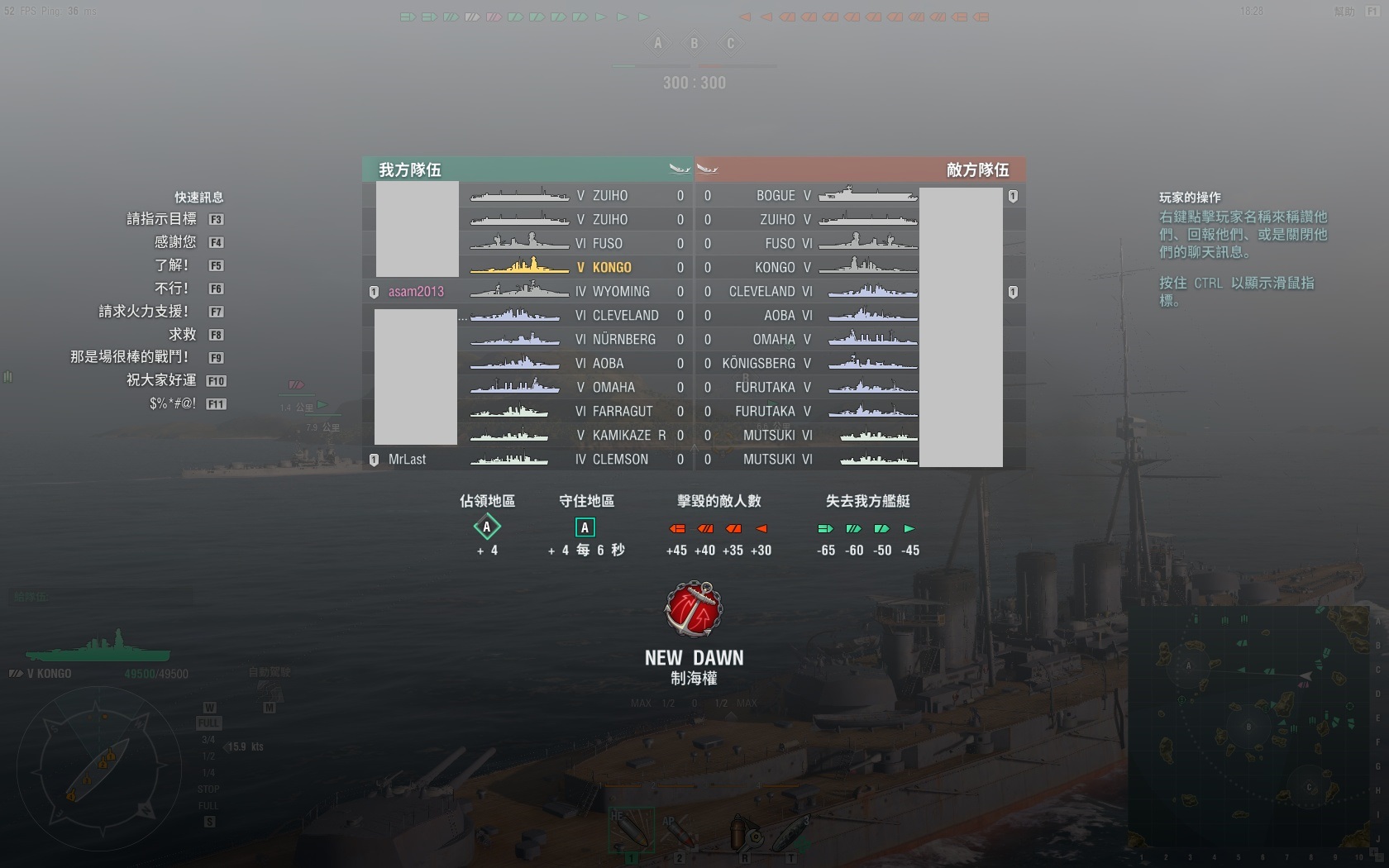1389x868 pixels.
Task: Send the 請指示目標 quick message
Action: pyautogui.click(x=162, y=219)
